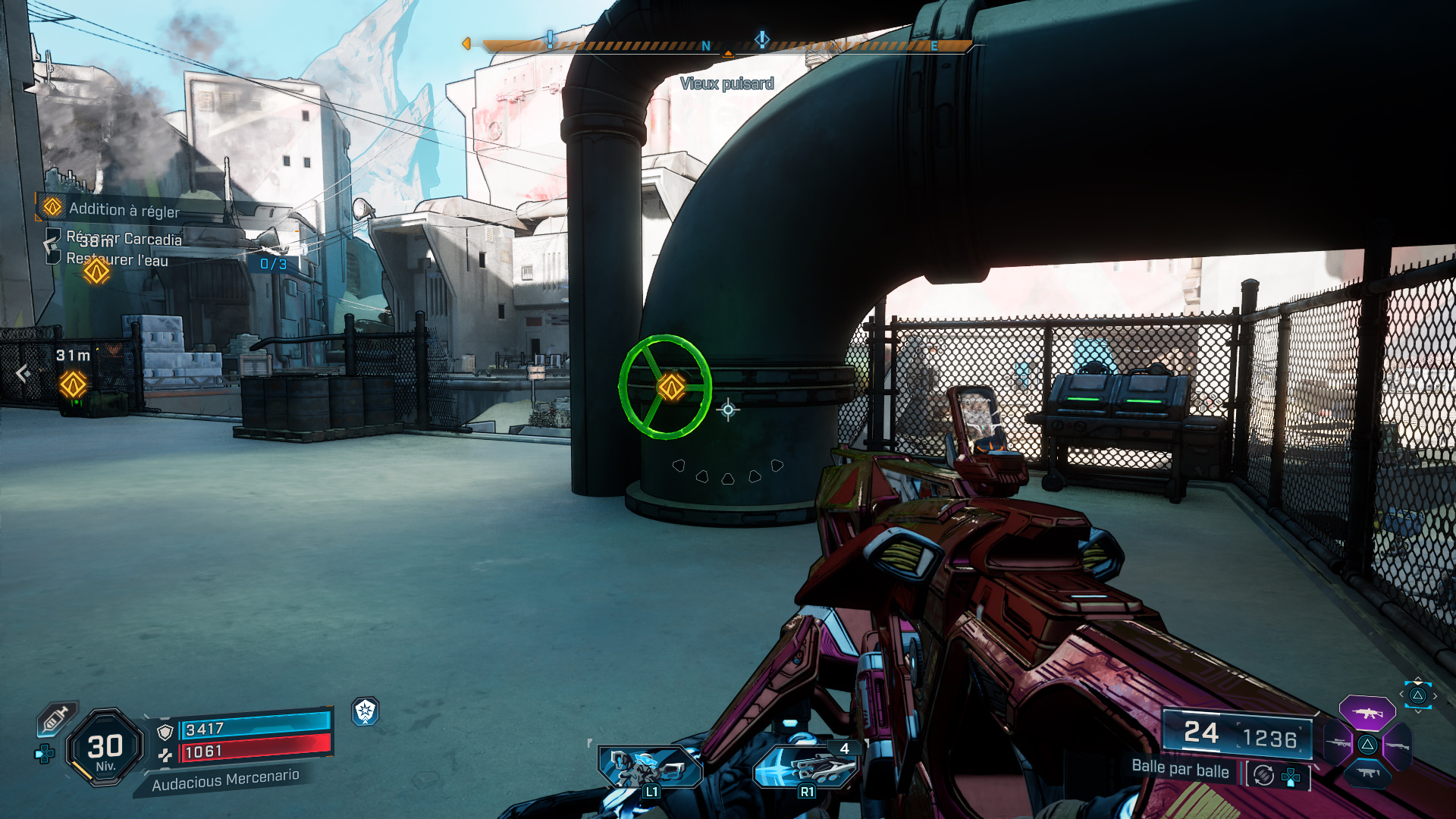Click the level 30 character badge
The height and width of the screenshot is (819, 1456).
[x=105, y=748]
